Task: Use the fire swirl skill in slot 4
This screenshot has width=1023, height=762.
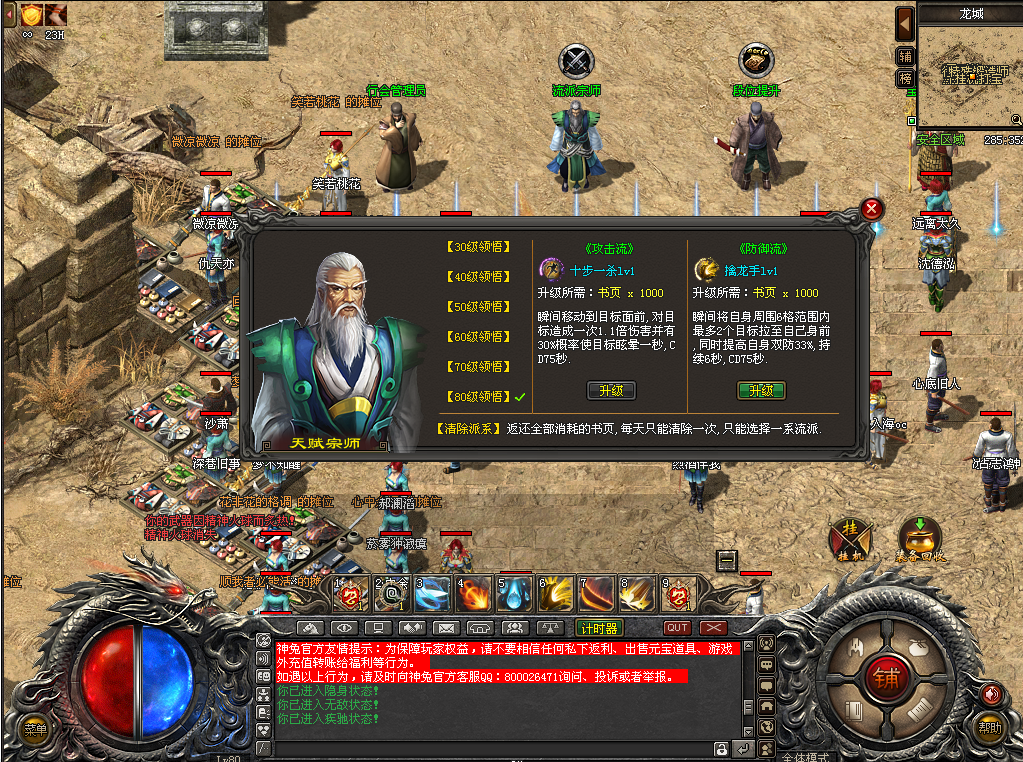Action: (x=473, y=593)
